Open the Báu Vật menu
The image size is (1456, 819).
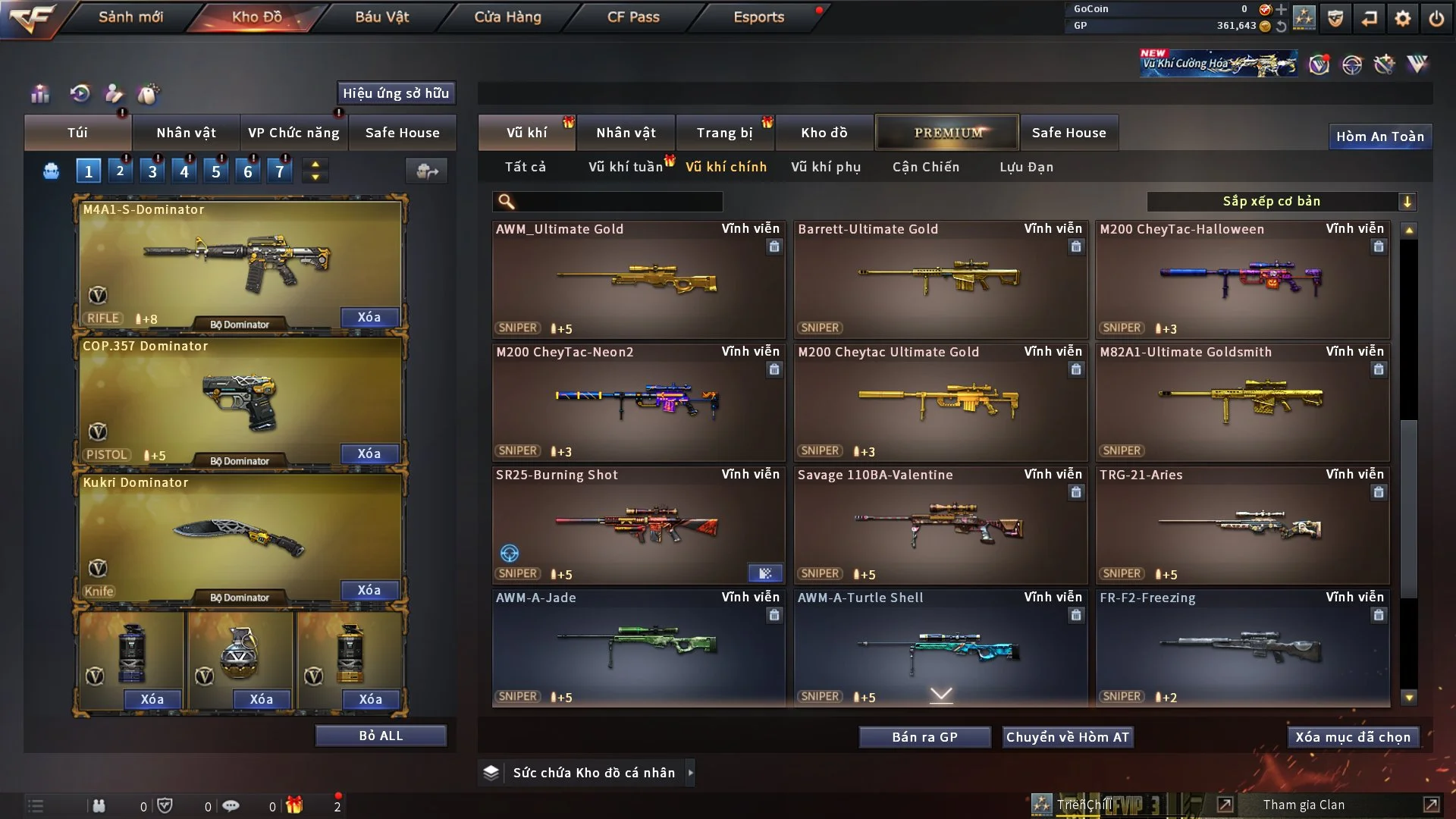381,17
